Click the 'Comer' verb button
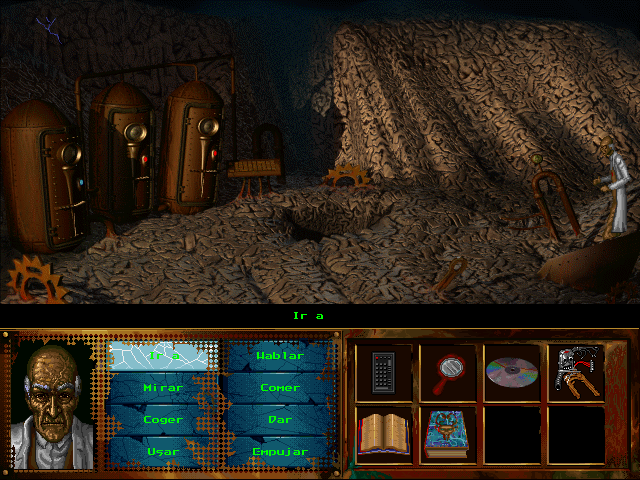This screenshot has height=480, width=640. [x=280, y=388]
